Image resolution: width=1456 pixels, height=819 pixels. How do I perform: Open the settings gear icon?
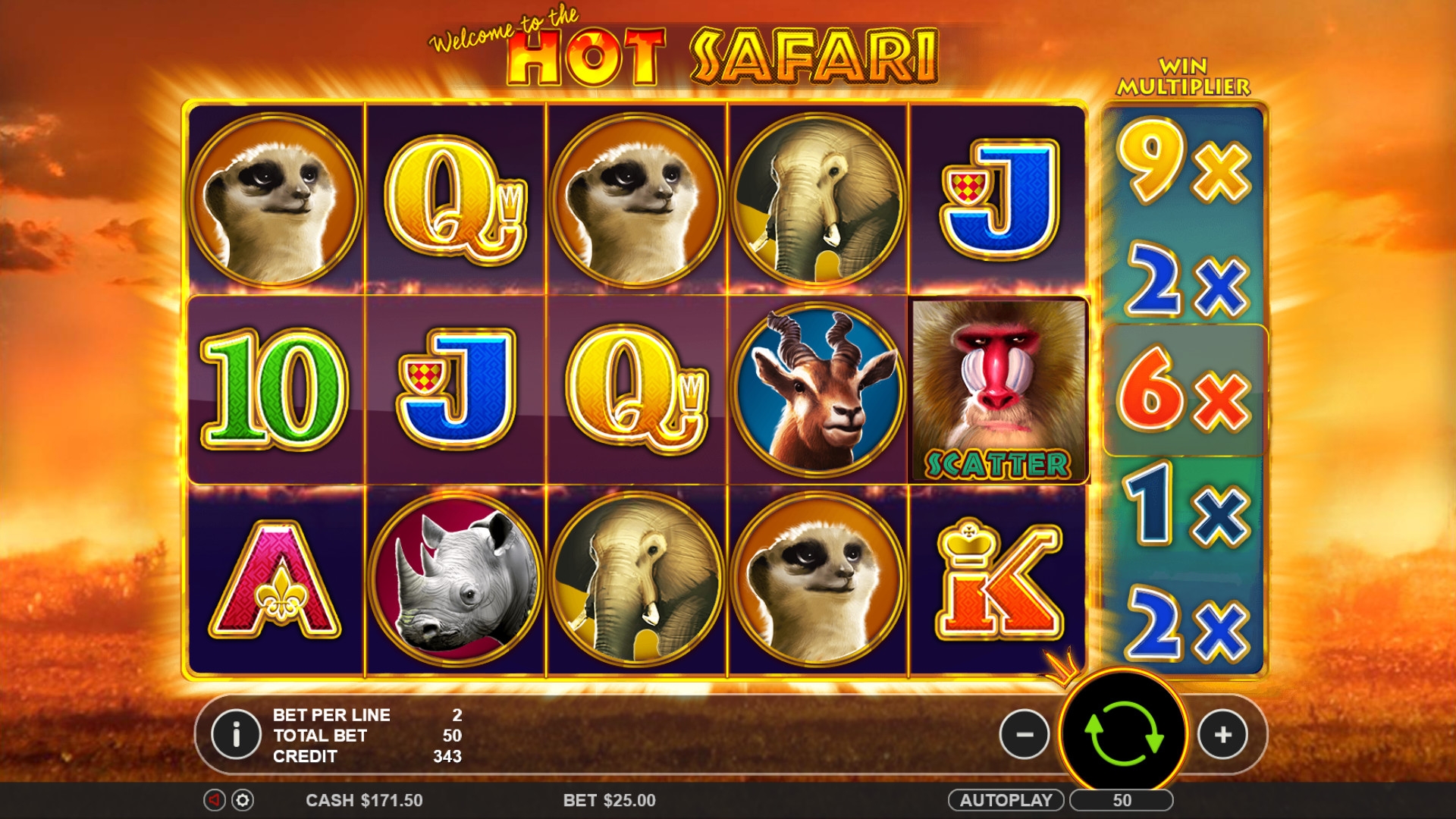[x=243, y=800]
